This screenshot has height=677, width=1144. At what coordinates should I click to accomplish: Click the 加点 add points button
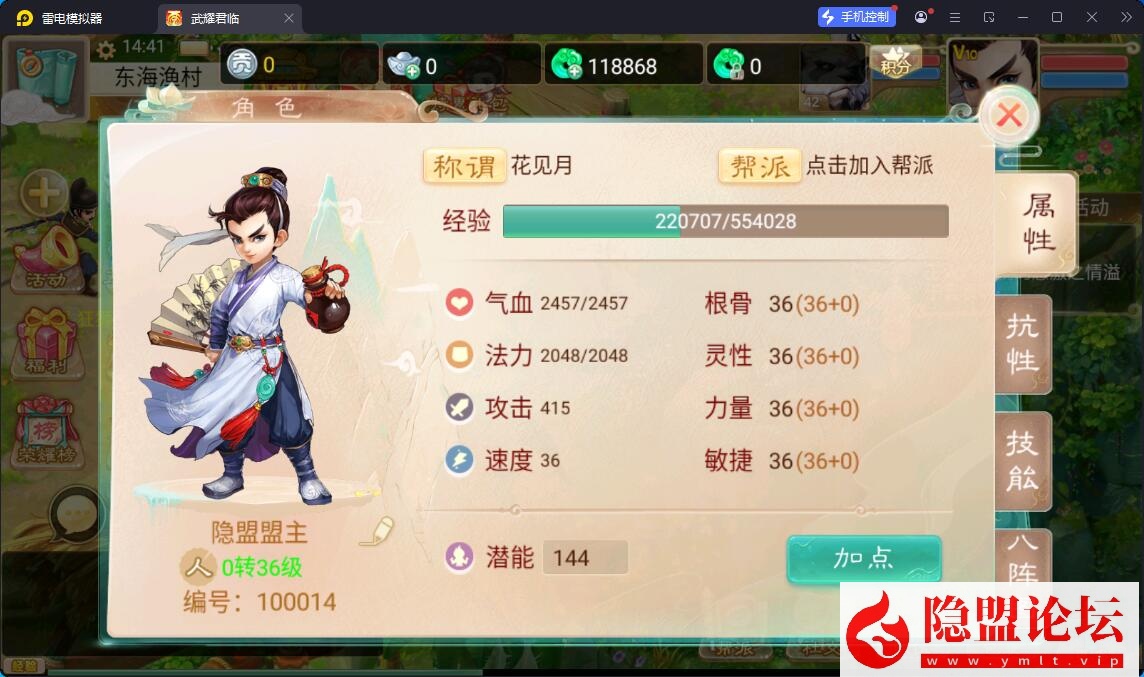(864, 558)
